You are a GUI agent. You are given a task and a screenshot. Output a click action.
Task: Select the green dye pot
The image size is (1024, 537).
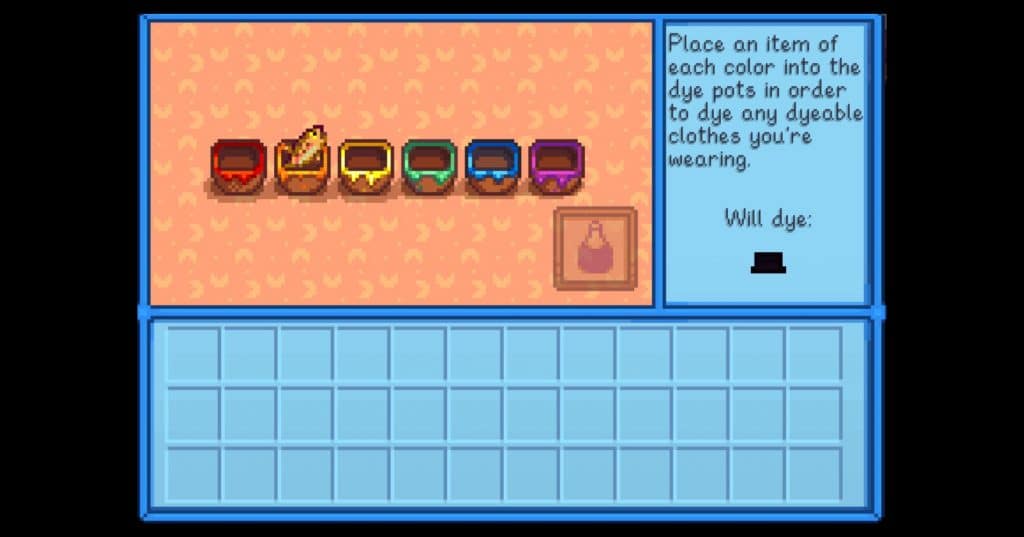pyautogui.click(x=430, y=166)
